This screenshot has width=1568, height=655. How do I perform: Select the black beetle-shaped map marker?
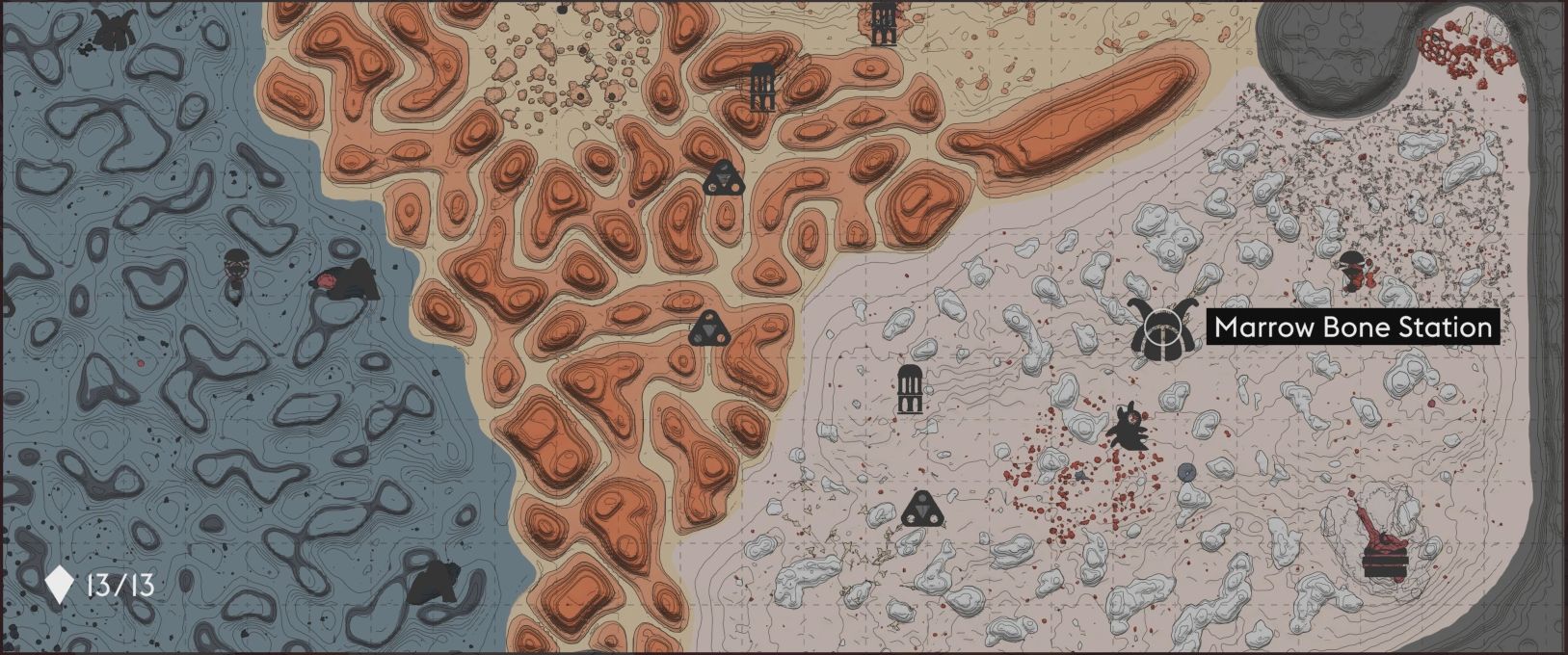pyautogui.click(x=1126, y=427)
